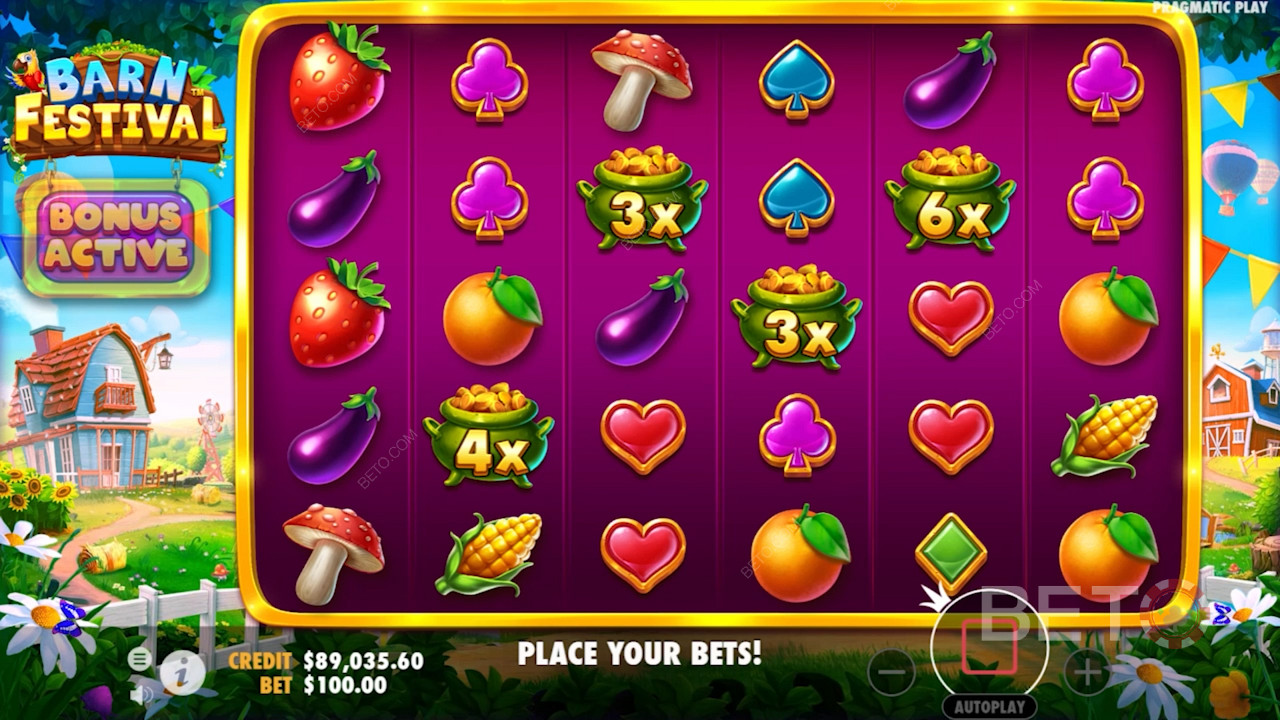1280x720 pixels.
Task: Open the Autoplay options
Action: click(x=989, y=706)
